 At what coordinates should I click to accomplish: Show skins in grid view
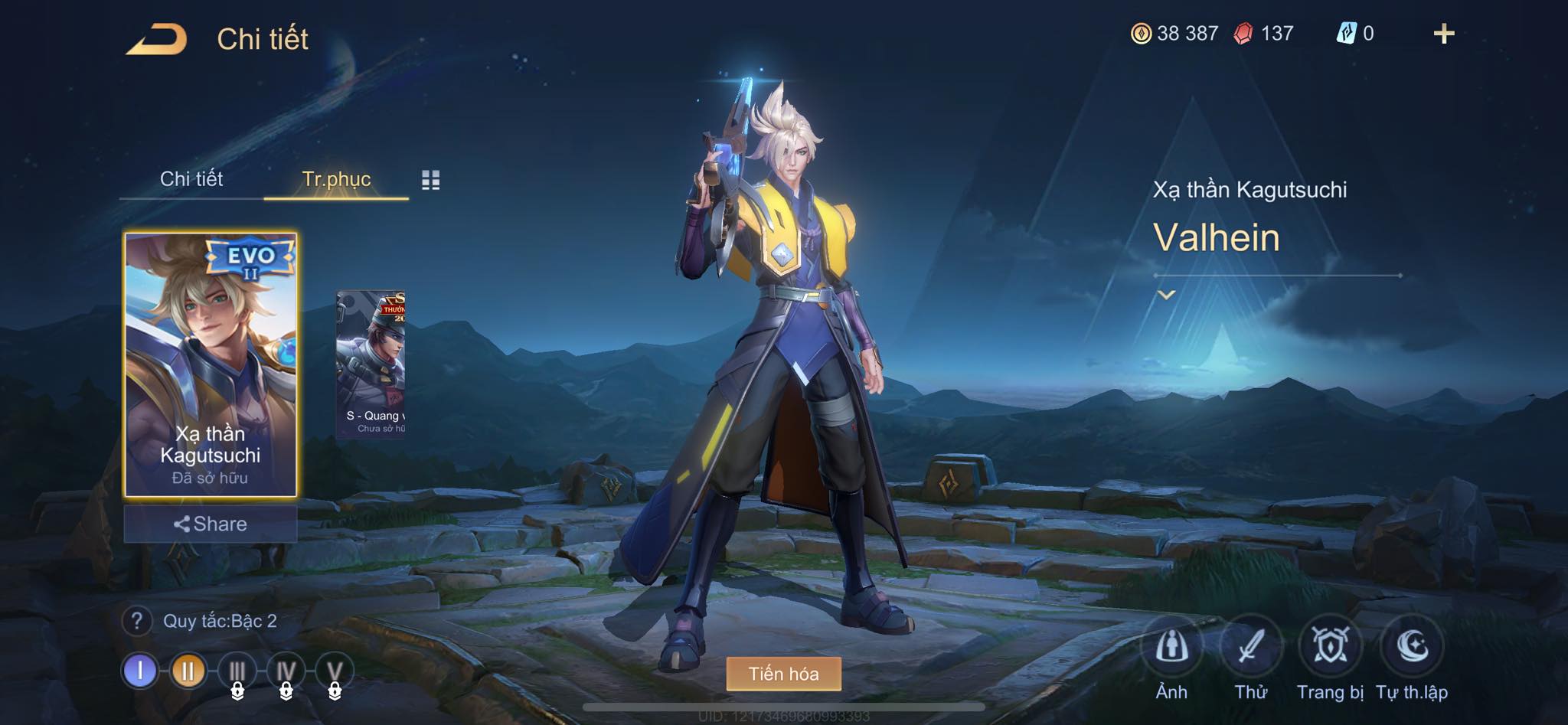click(431, 180)
